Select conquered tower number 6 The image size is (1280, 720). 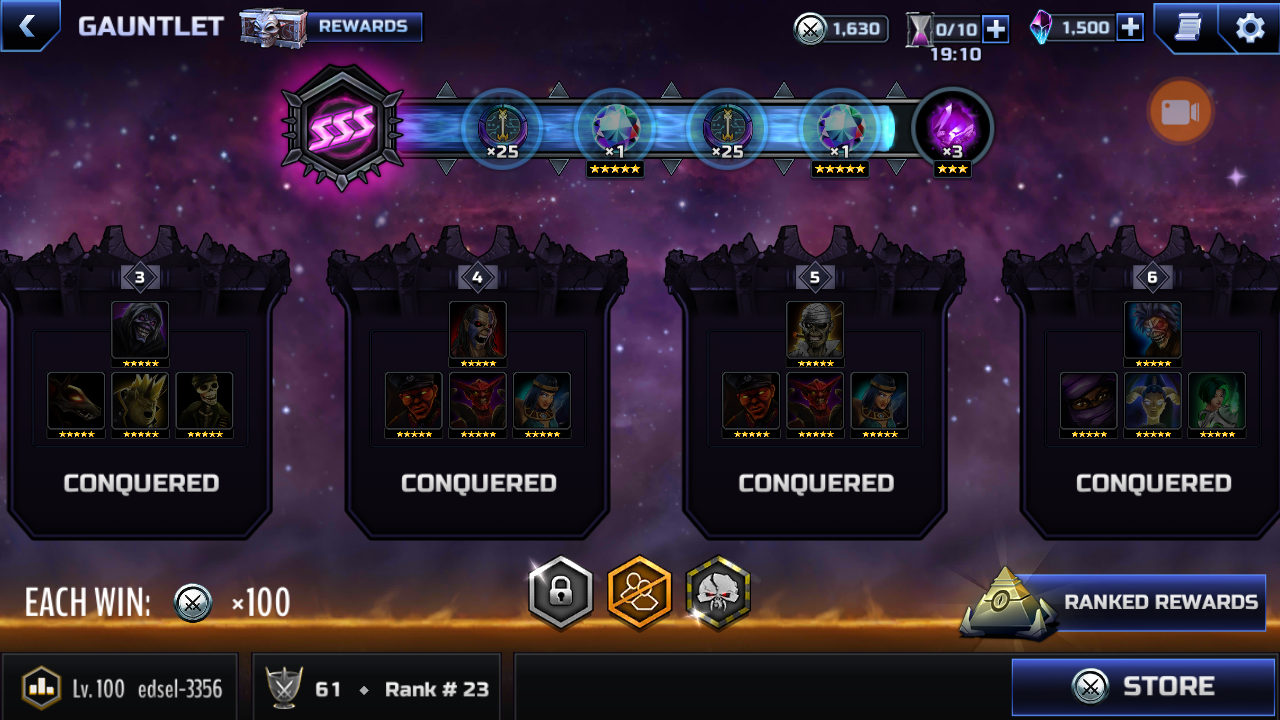click(1153, 400)
